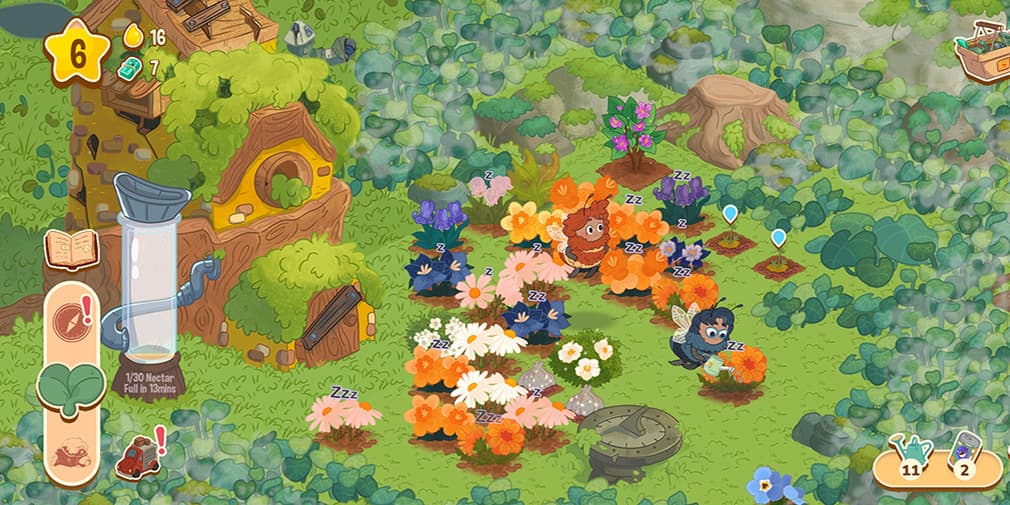Image resolution: width=1010 pixels, height=505 pixels.
Task: Open the level 6 star badge
Action: 76,51
